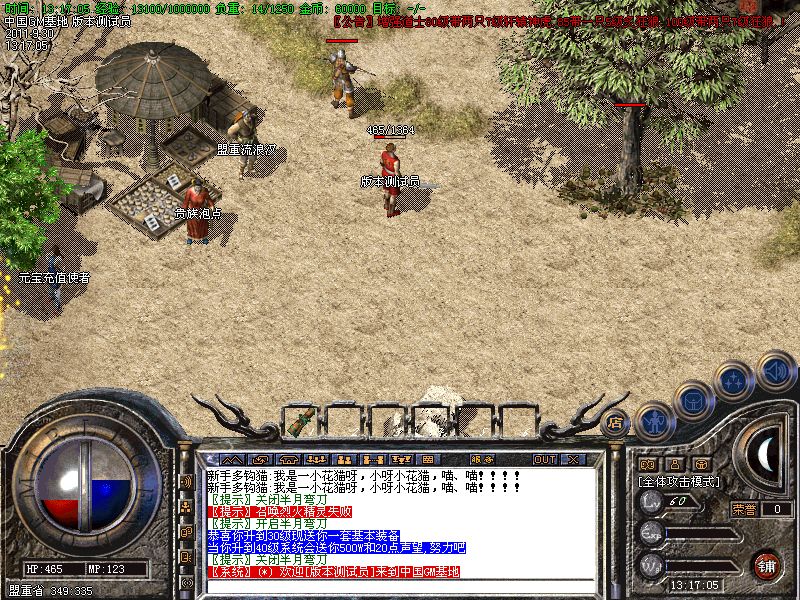
Task: Click the chat message log window
Action: point(400,522)
